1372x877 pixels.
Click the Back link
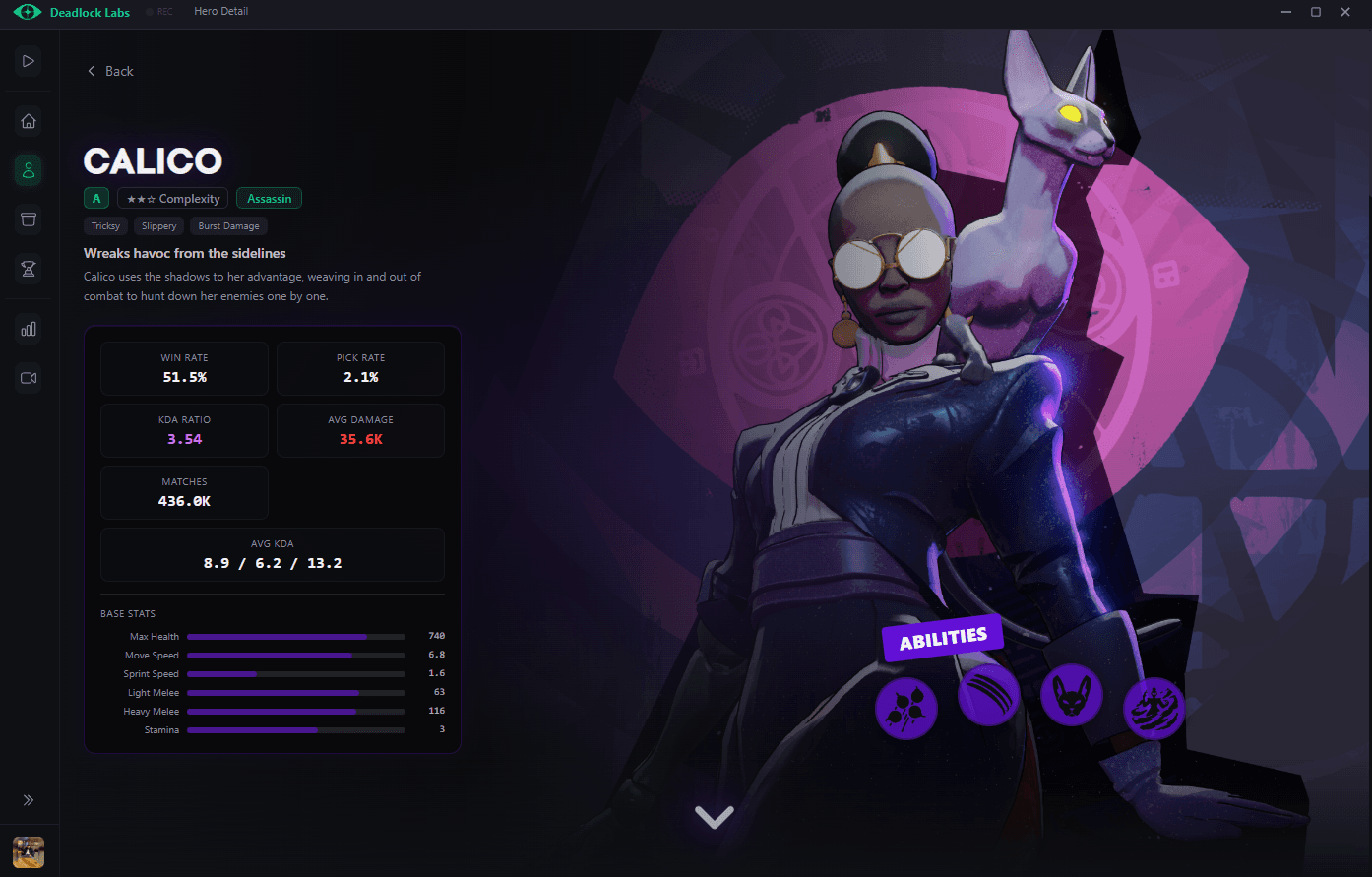pyautogui.click(x=109, y=70)
